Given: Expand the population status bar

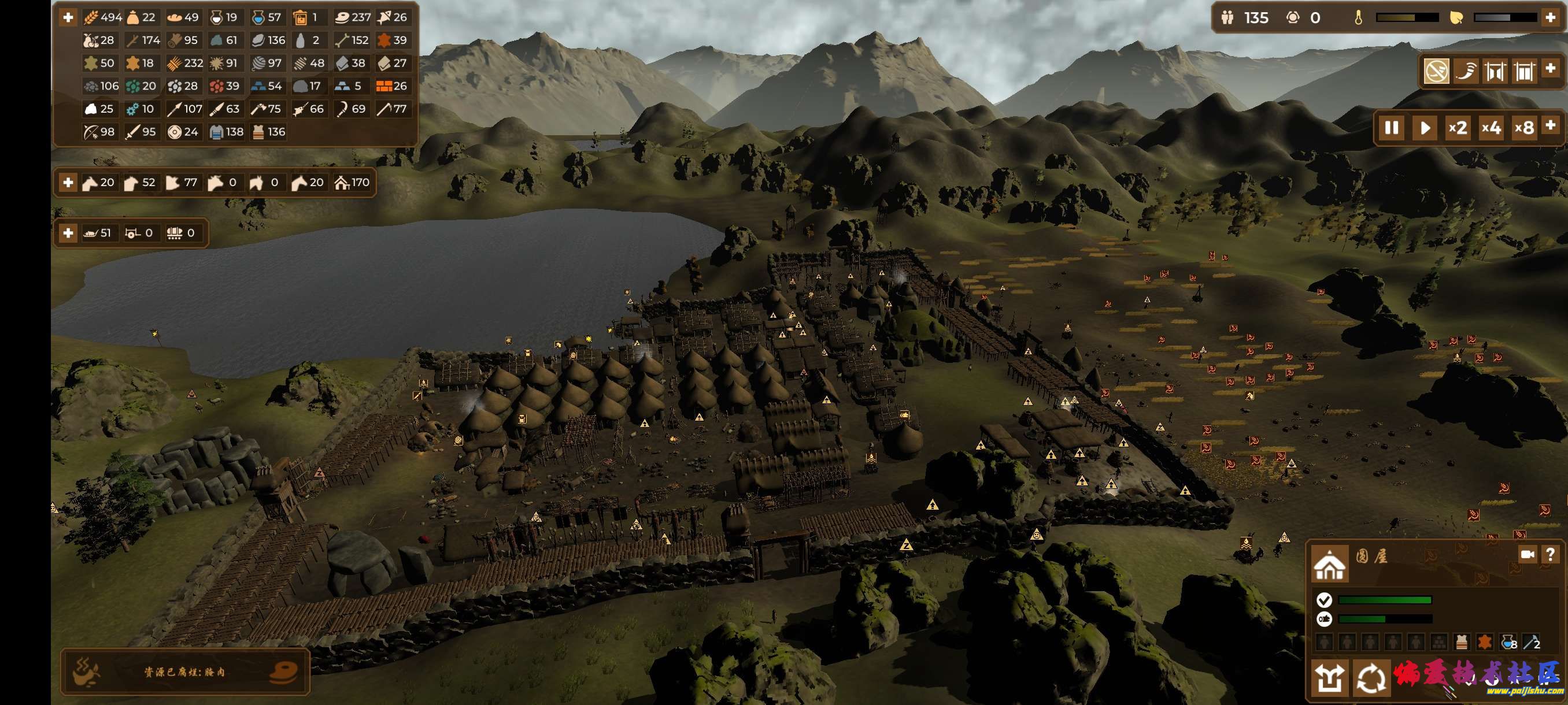Looking at the screenshot, I should (1551, 18).
